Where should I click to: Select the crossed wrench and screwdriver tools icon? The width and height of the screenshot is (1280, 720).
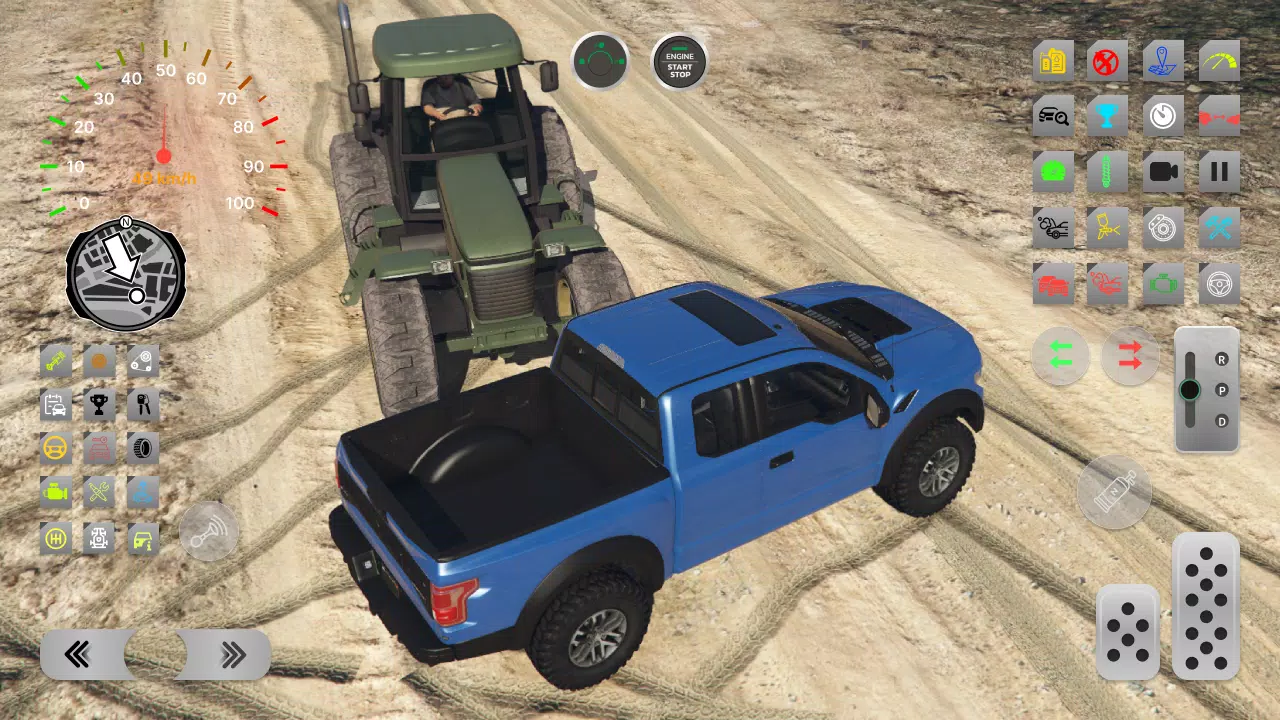[x=98, y=492]
